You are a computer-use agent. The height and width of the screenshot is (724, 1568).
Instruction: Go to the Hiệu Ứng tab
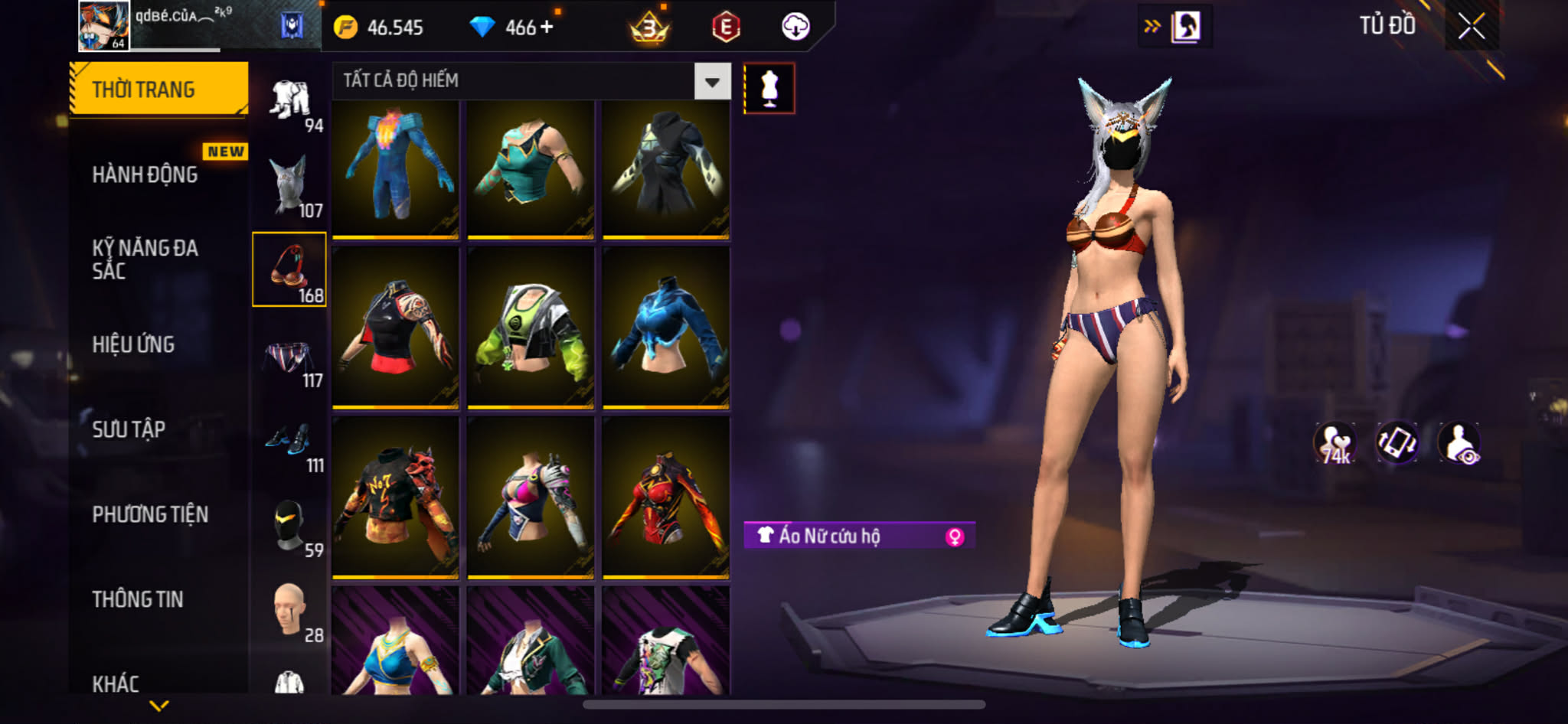(134, 344)
